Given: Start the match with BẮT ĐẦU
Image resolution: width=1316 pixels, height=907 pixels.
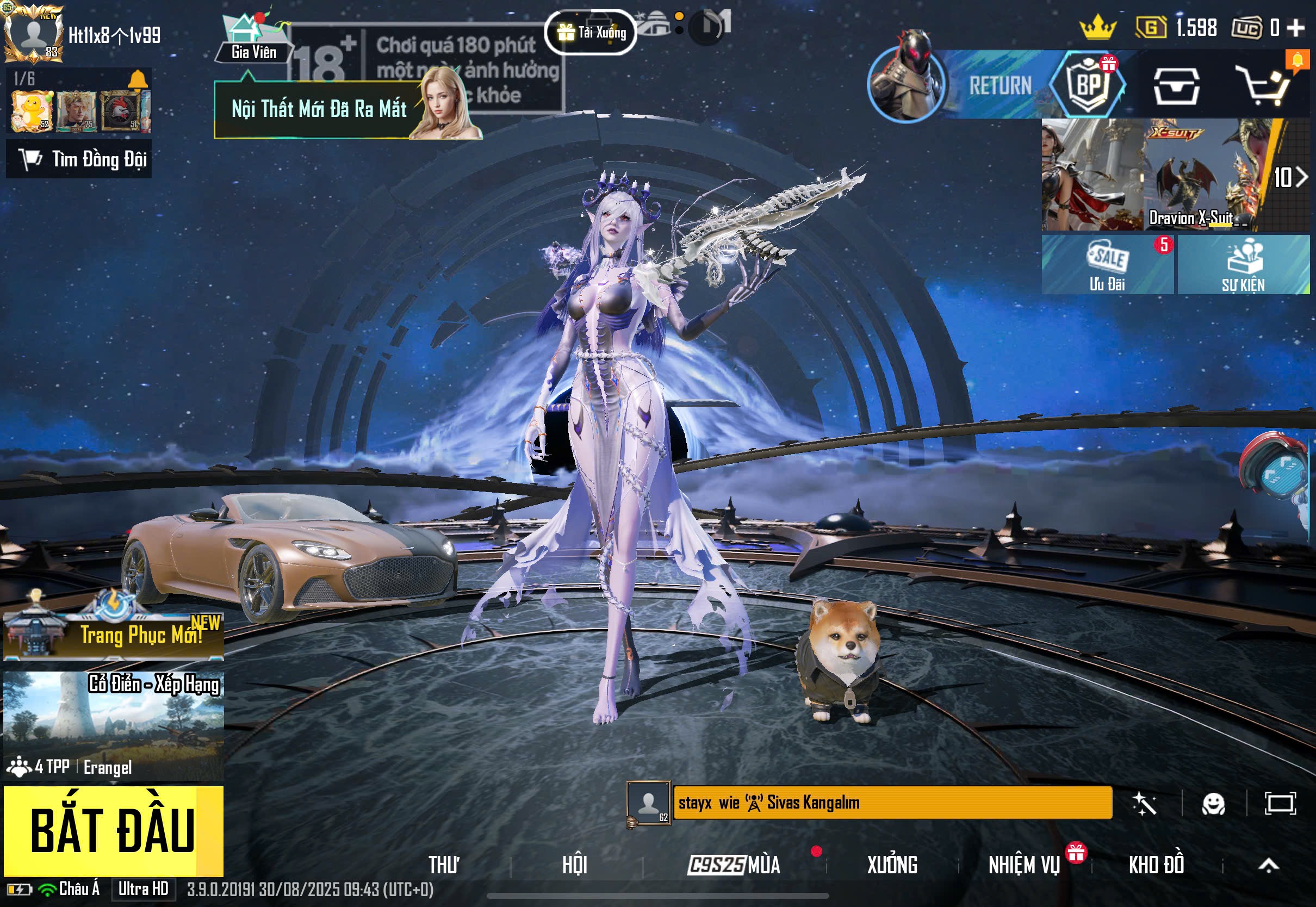Looking at the screenshot, I should [x=113, y=830].
